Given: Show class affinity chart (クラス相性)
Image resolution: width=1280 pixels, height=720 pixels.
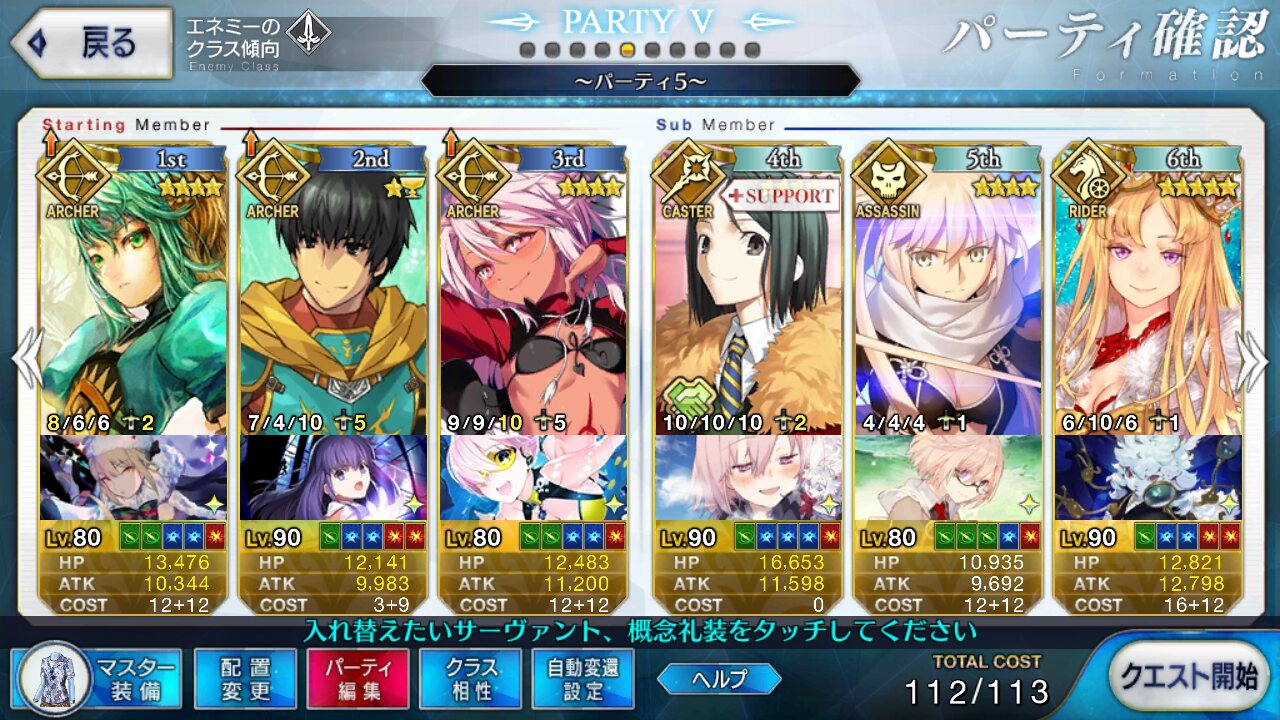Looking at the screenshot, I should (x=470, y=678).
